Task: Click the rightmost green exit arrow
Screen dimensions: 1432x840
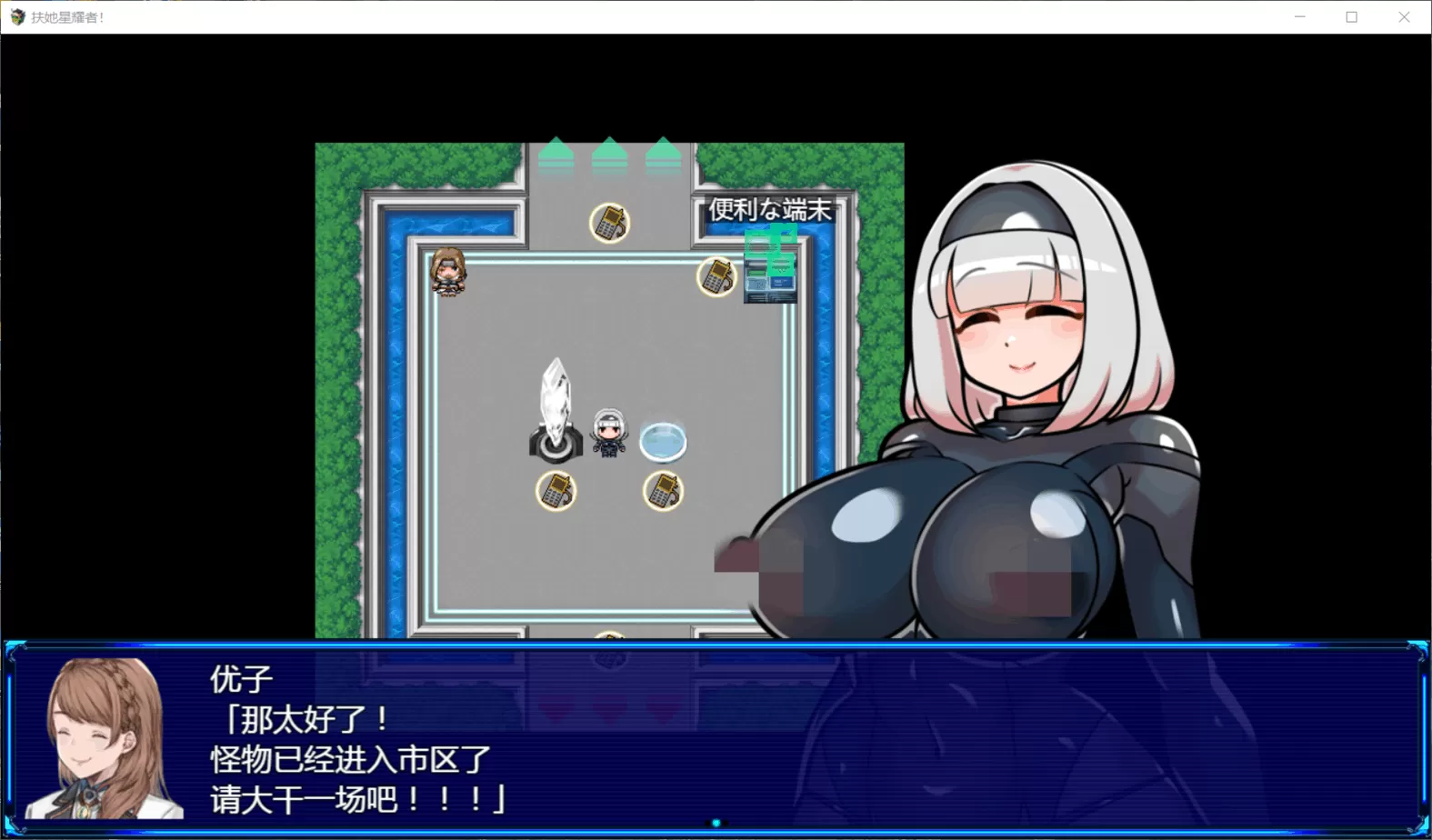Action: point(663,153)
